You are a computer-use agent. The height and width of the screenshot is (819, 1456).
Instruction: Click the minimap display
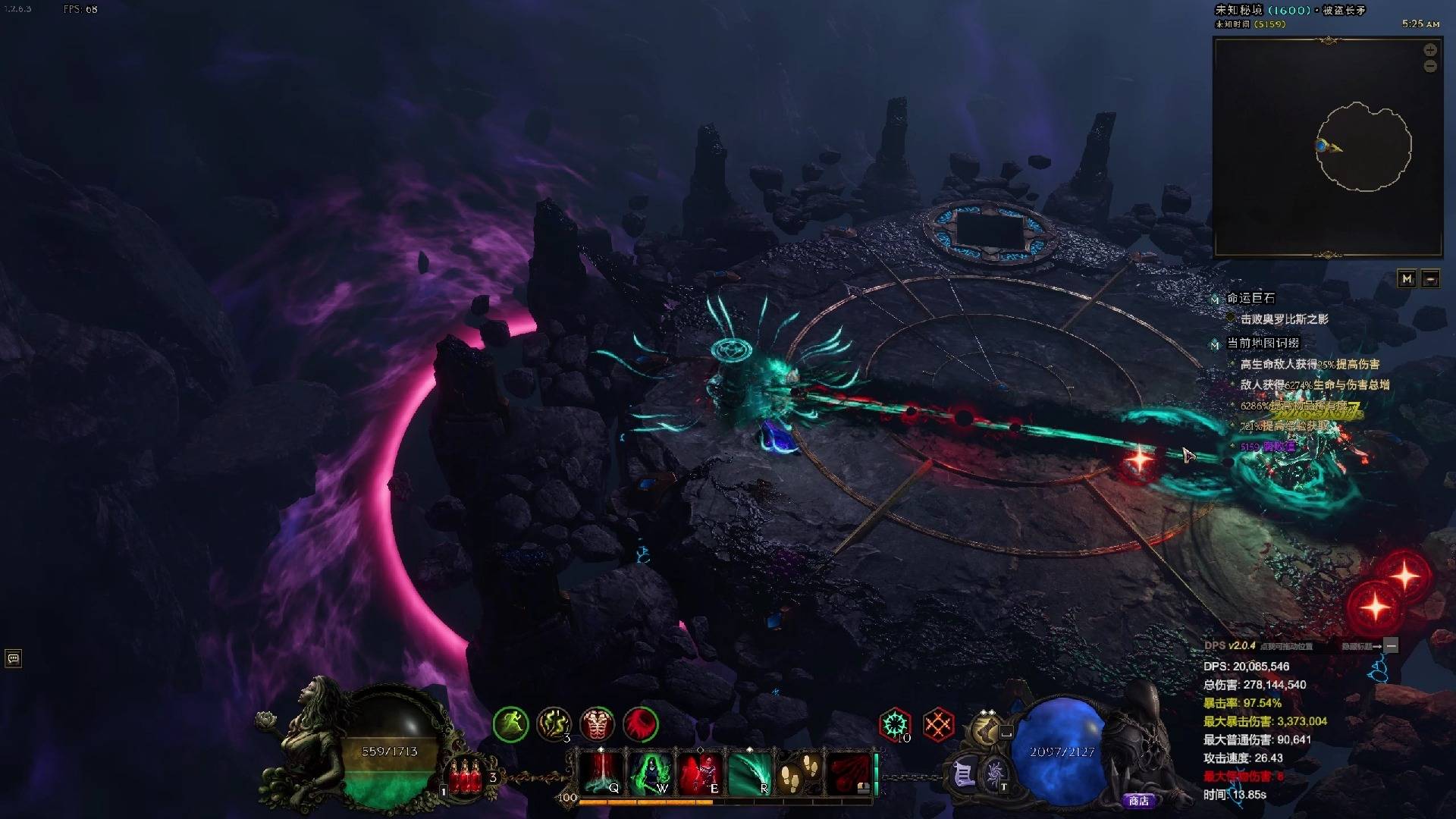[1327, 148]
